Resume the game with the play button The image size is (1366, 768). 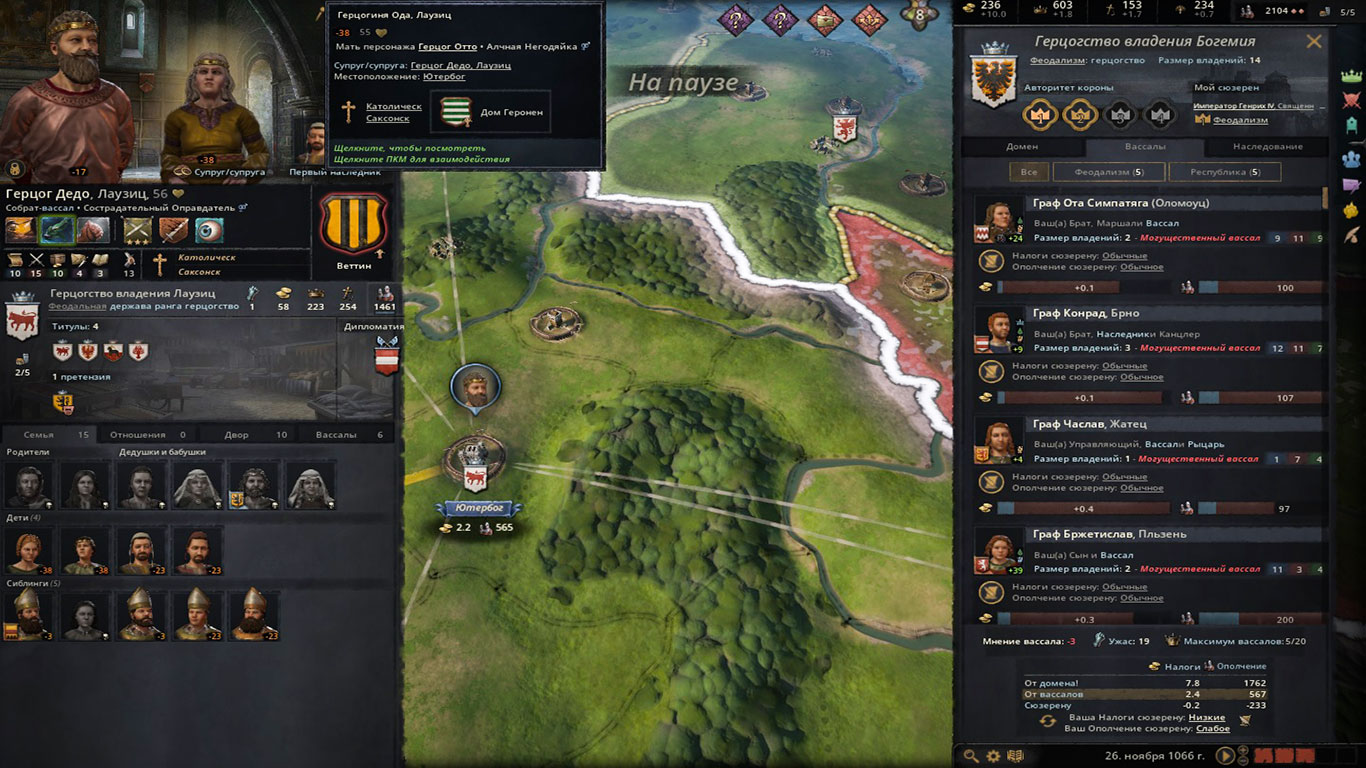coord(1226,756)
